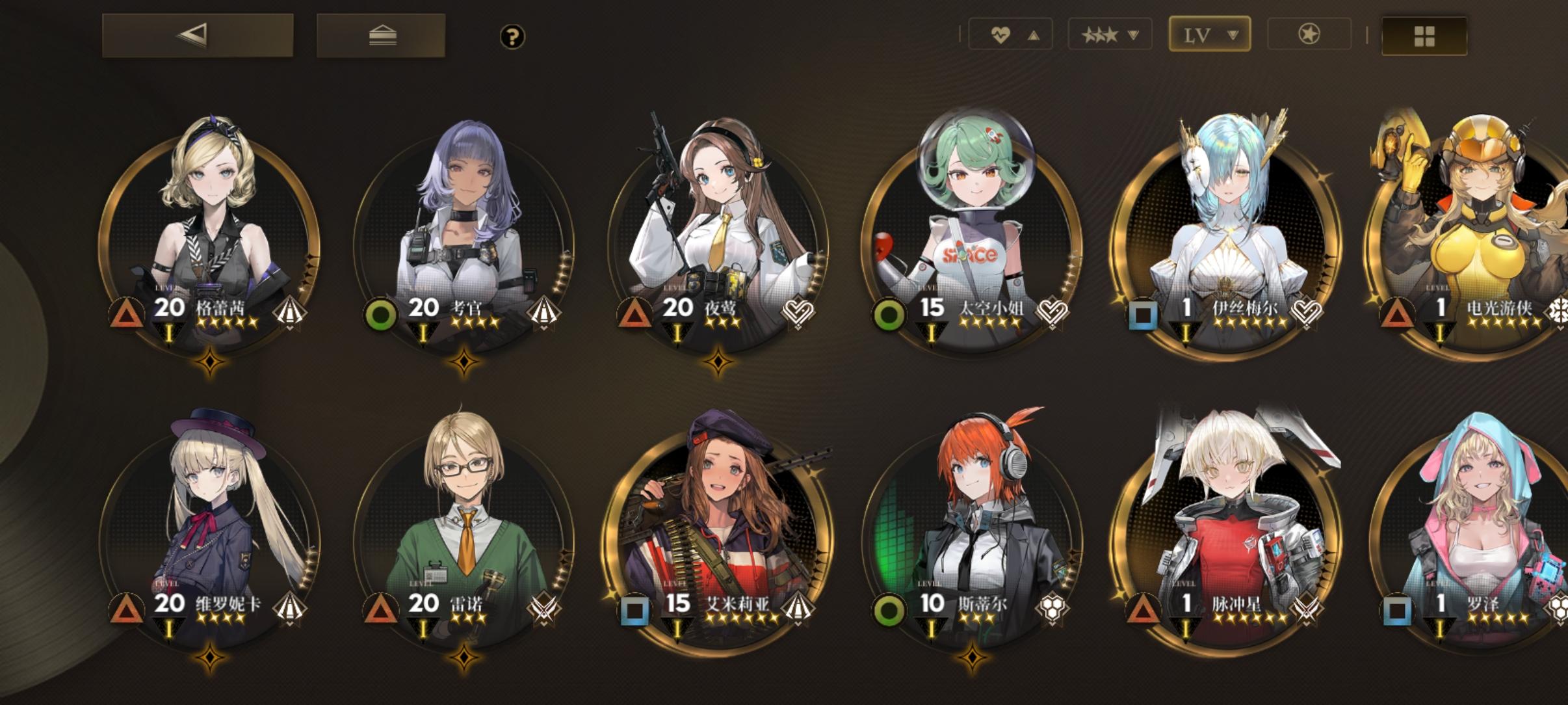Screen dimensions: 1568x705
Task: Select the character 太空小姐
Action: (975, 215)
